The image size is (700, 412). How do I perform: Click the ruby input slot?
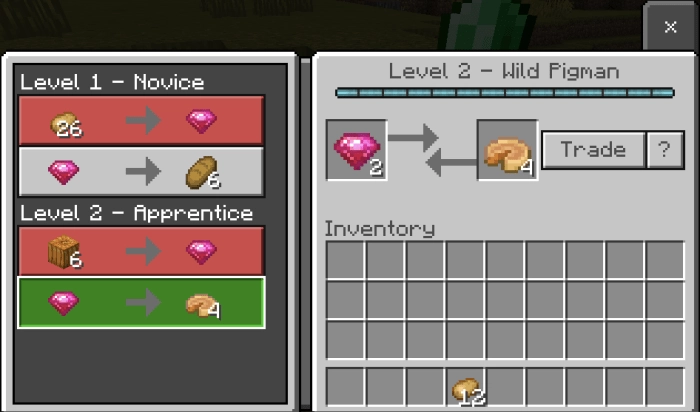[357, 151]
